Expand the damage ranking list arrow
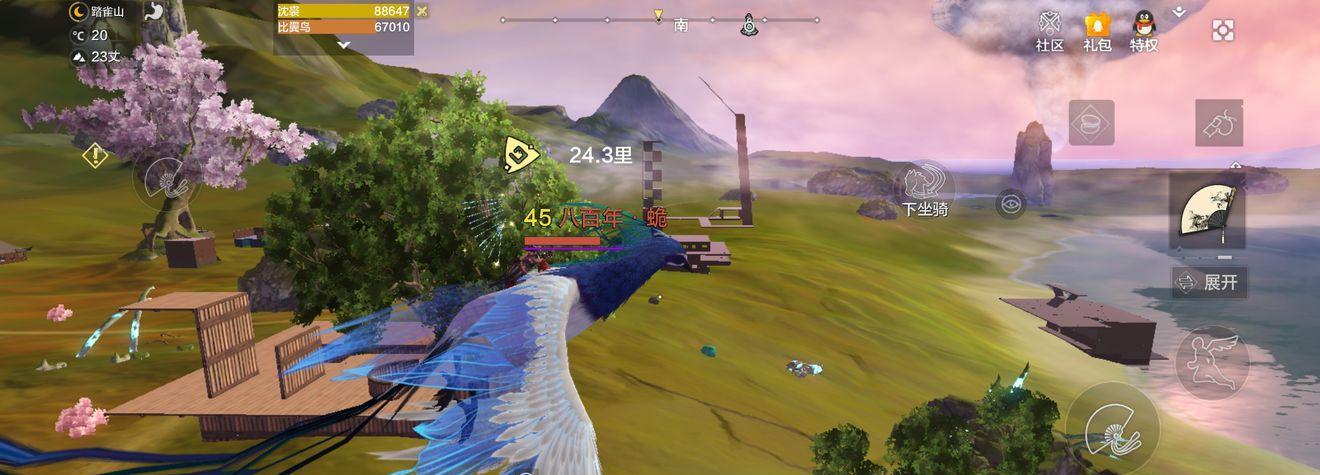 (344, 45)
